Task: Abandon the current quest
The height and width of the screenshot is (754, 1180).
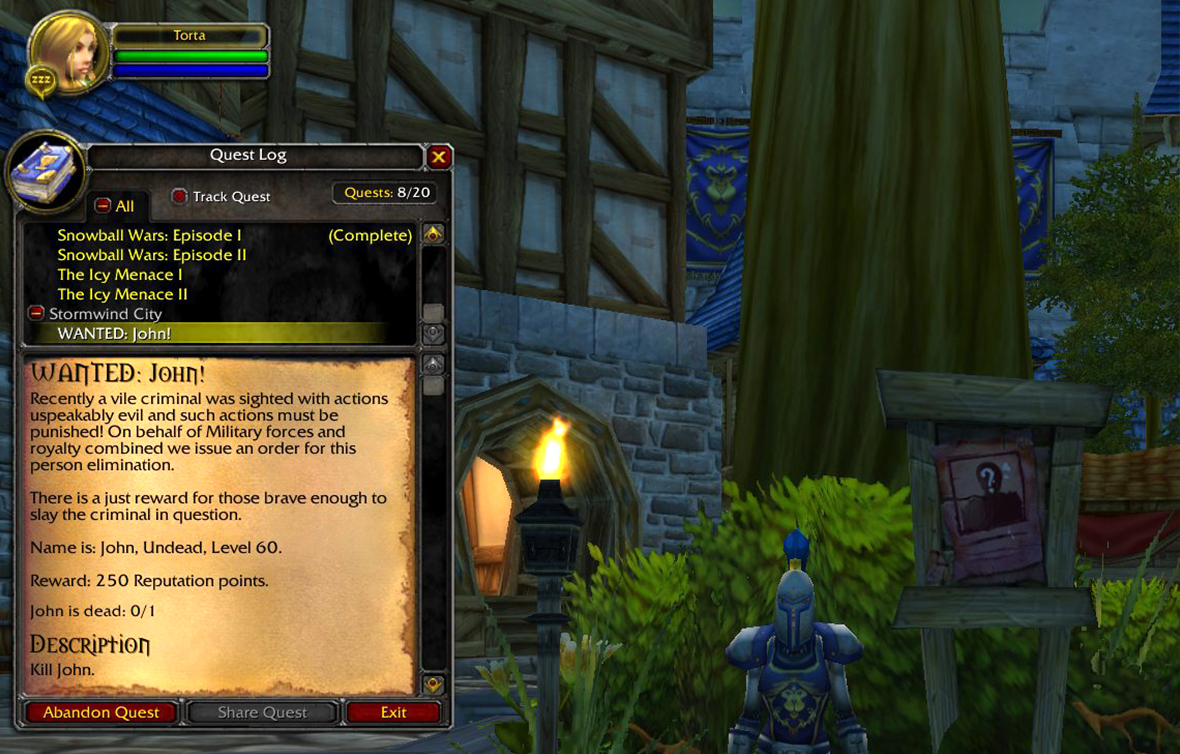Action: 101,713
